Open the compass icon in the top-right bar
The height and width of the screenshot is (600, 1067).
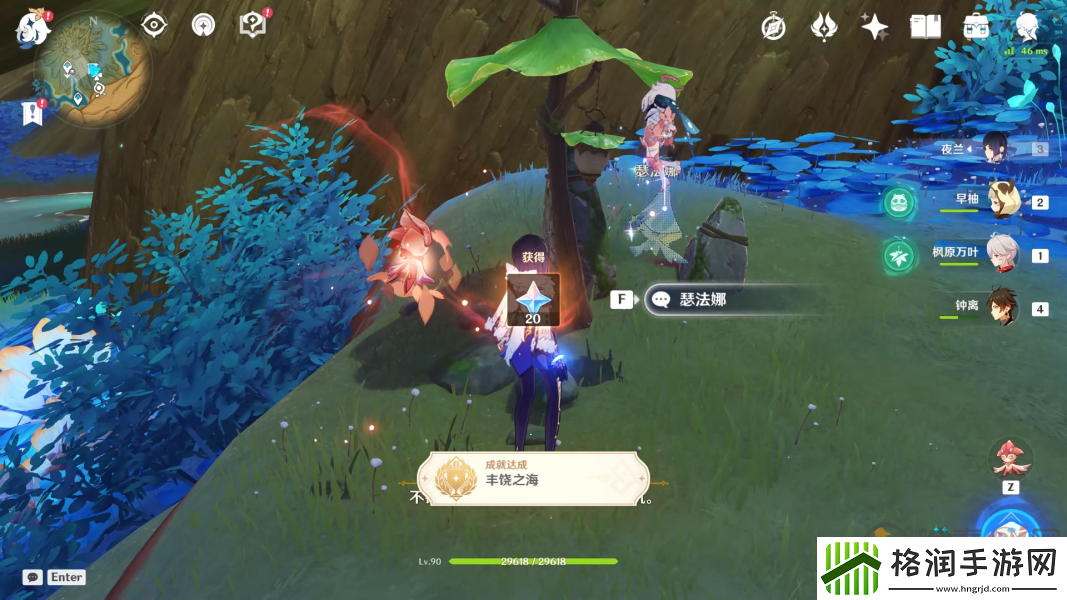pyautogui.click(x=772, y=27)
